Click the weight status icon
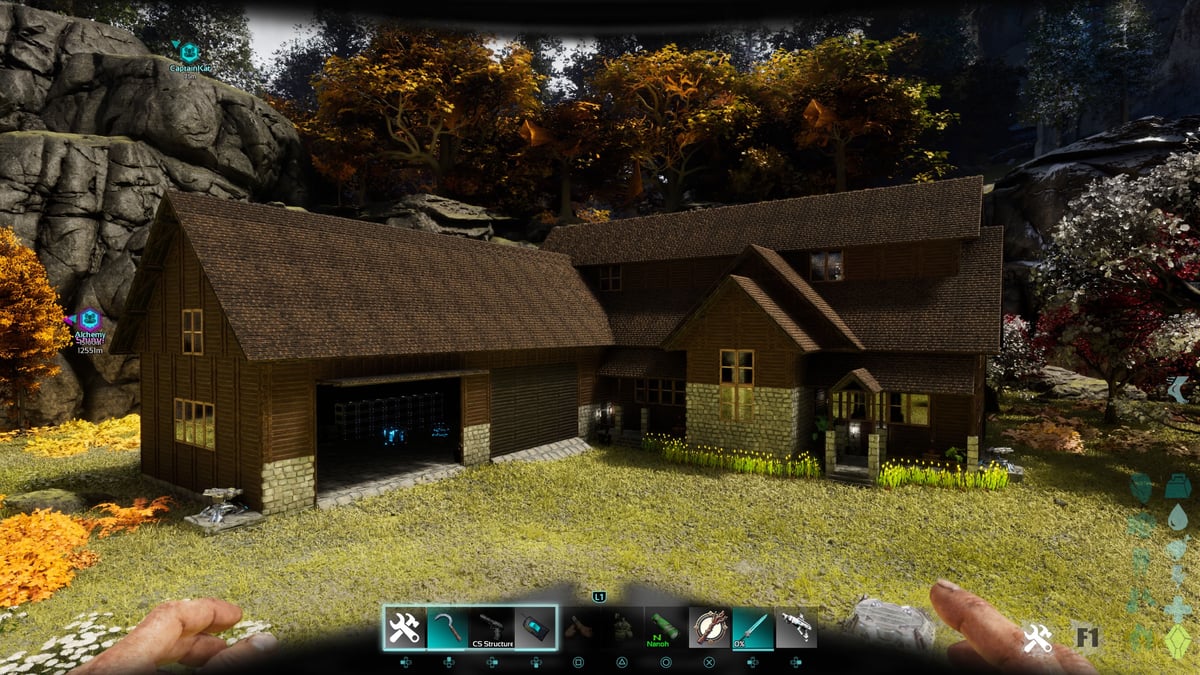This screenshot has width=1200, height=675. [x=1177, y=487]
